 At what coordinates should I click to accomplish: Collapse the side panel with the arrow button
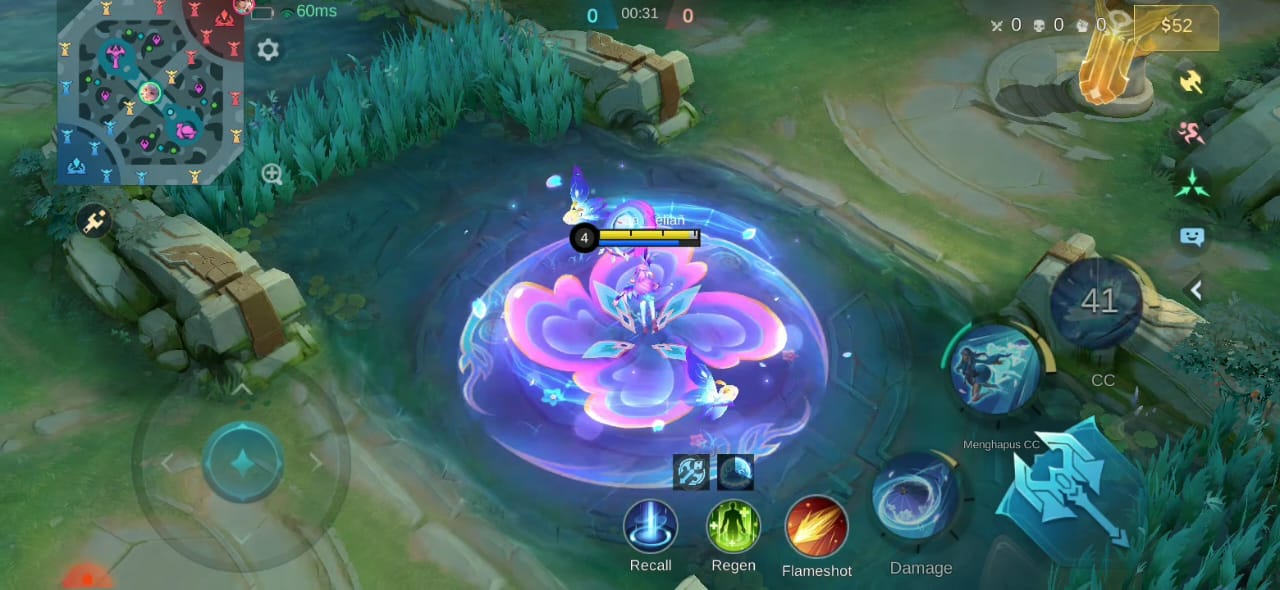[x=1195, y=290]
